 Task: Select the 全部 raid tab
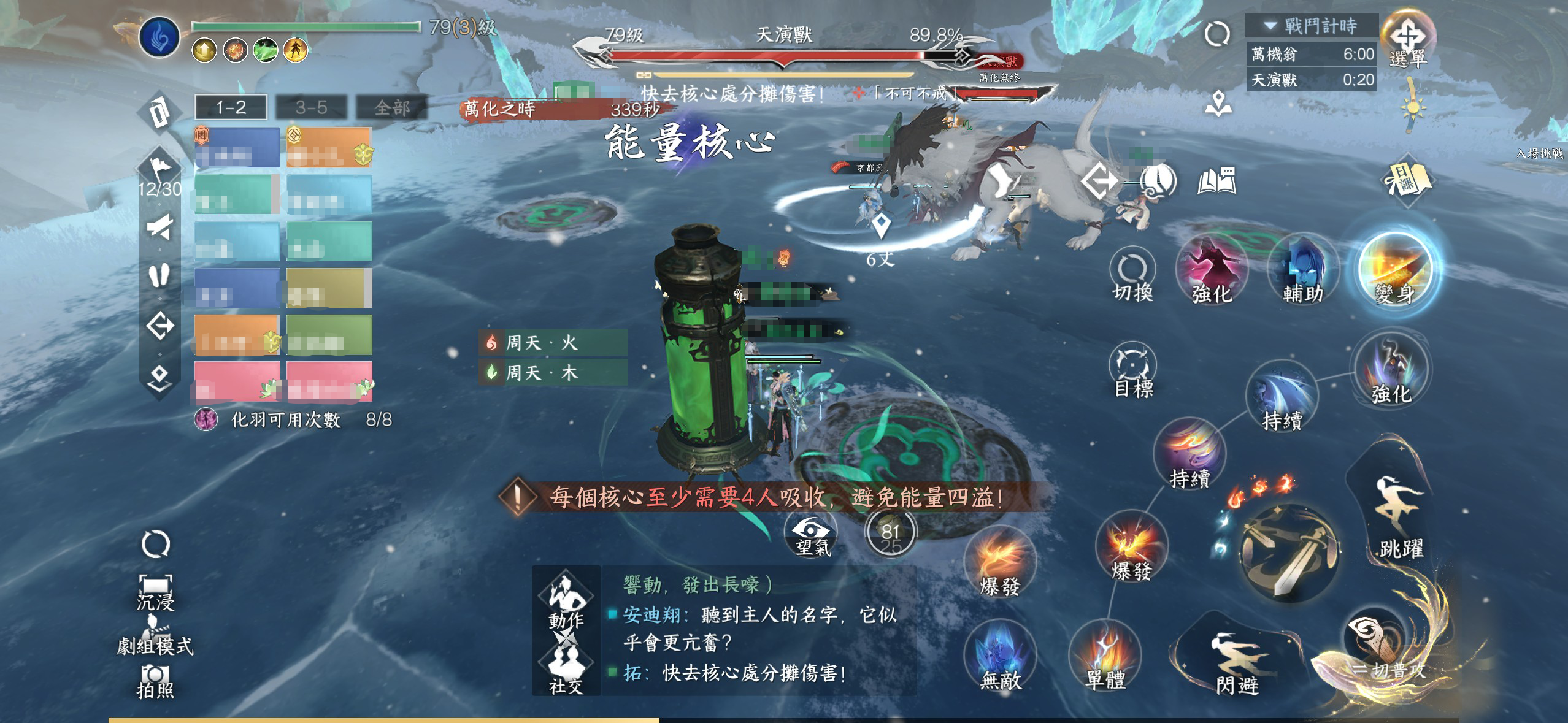[x=391, y=108]
